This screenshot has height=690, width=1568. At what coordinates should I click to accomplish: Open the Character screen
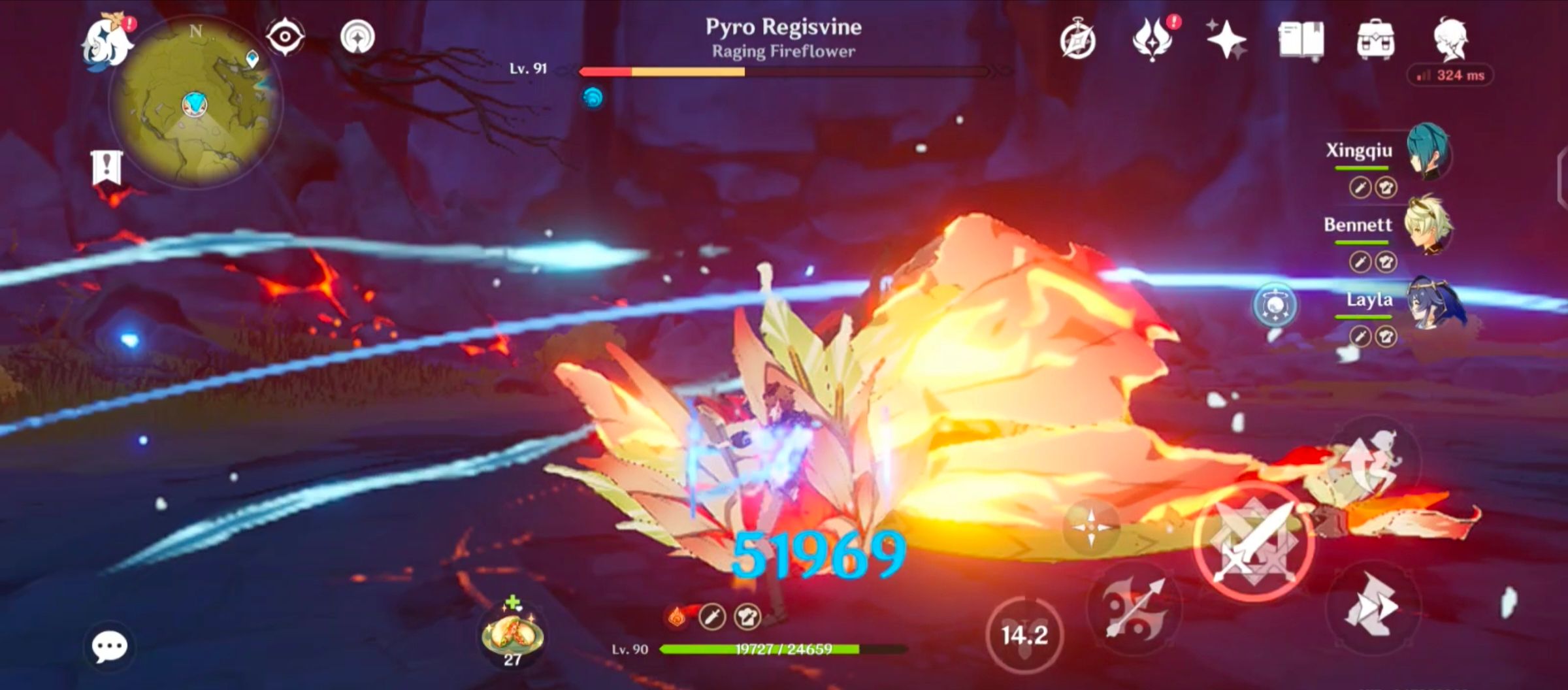coord(1449,37)
